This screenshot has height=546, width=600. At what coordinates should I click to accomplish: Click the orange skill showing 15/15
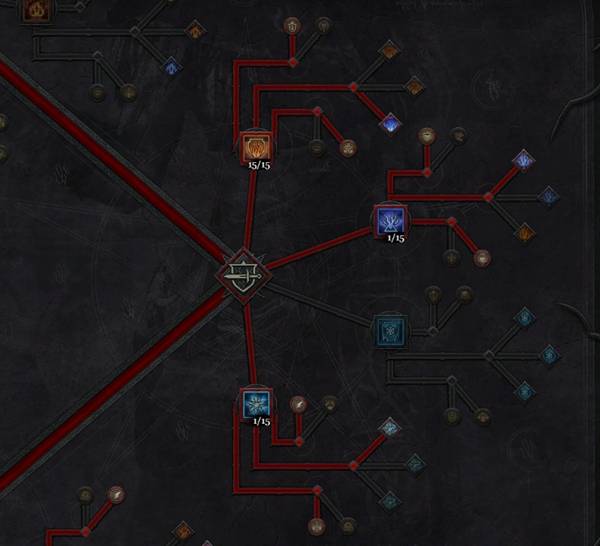pos(254,146)
